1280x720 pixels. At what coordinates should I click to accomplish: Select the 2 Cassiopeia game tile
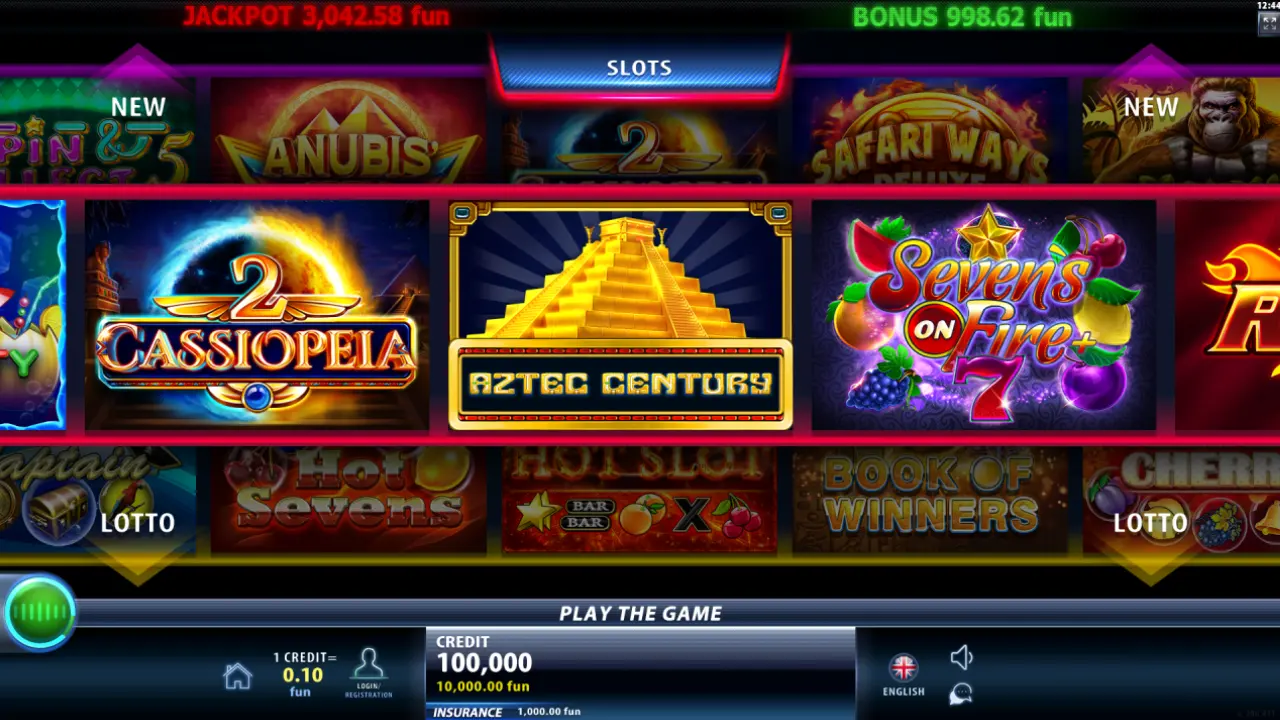coord(257,315)
